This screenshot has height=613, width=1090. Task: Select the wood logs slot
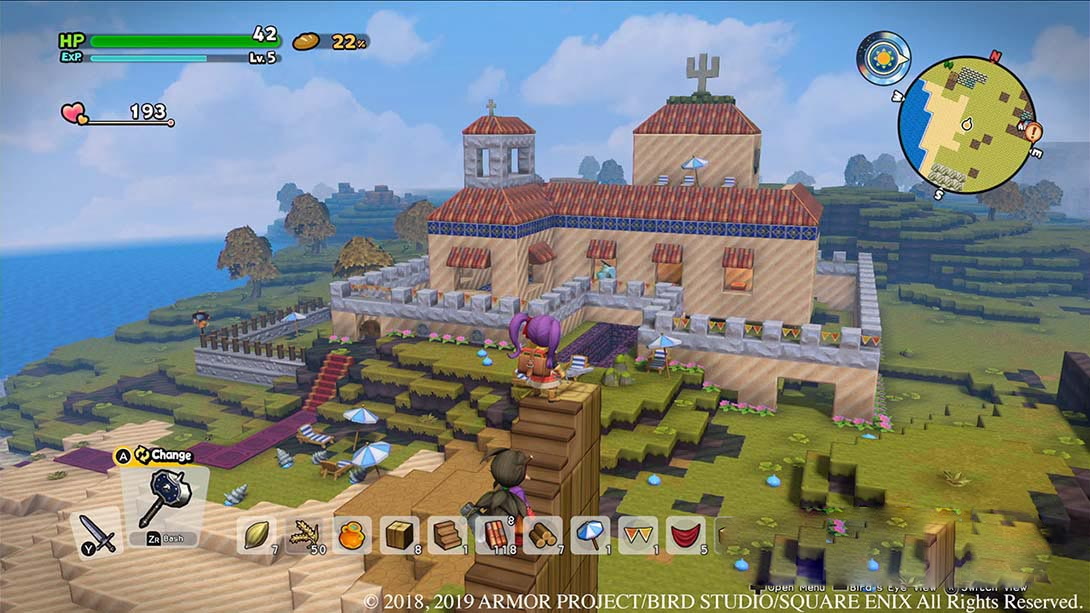[x=543, y=535]
